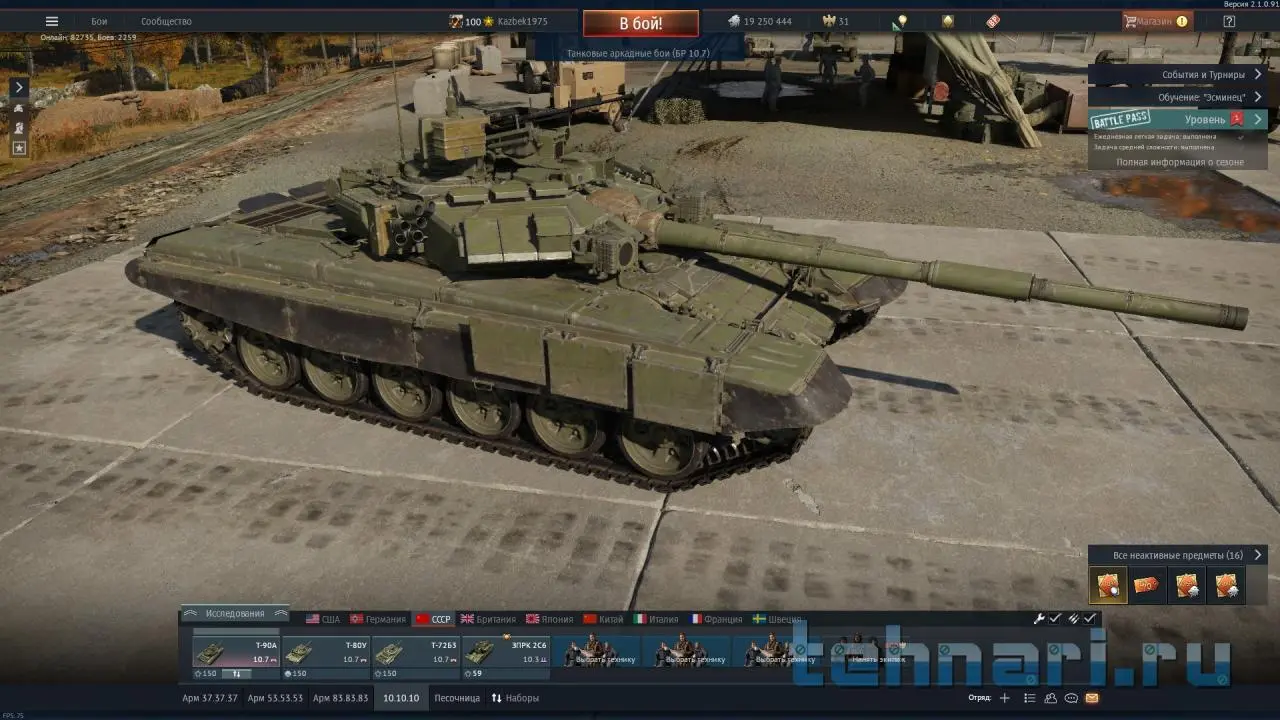Screen dimensions: 1280x720
Task: Open the "Сообщество" menu
Action: [x=166, y=21]
